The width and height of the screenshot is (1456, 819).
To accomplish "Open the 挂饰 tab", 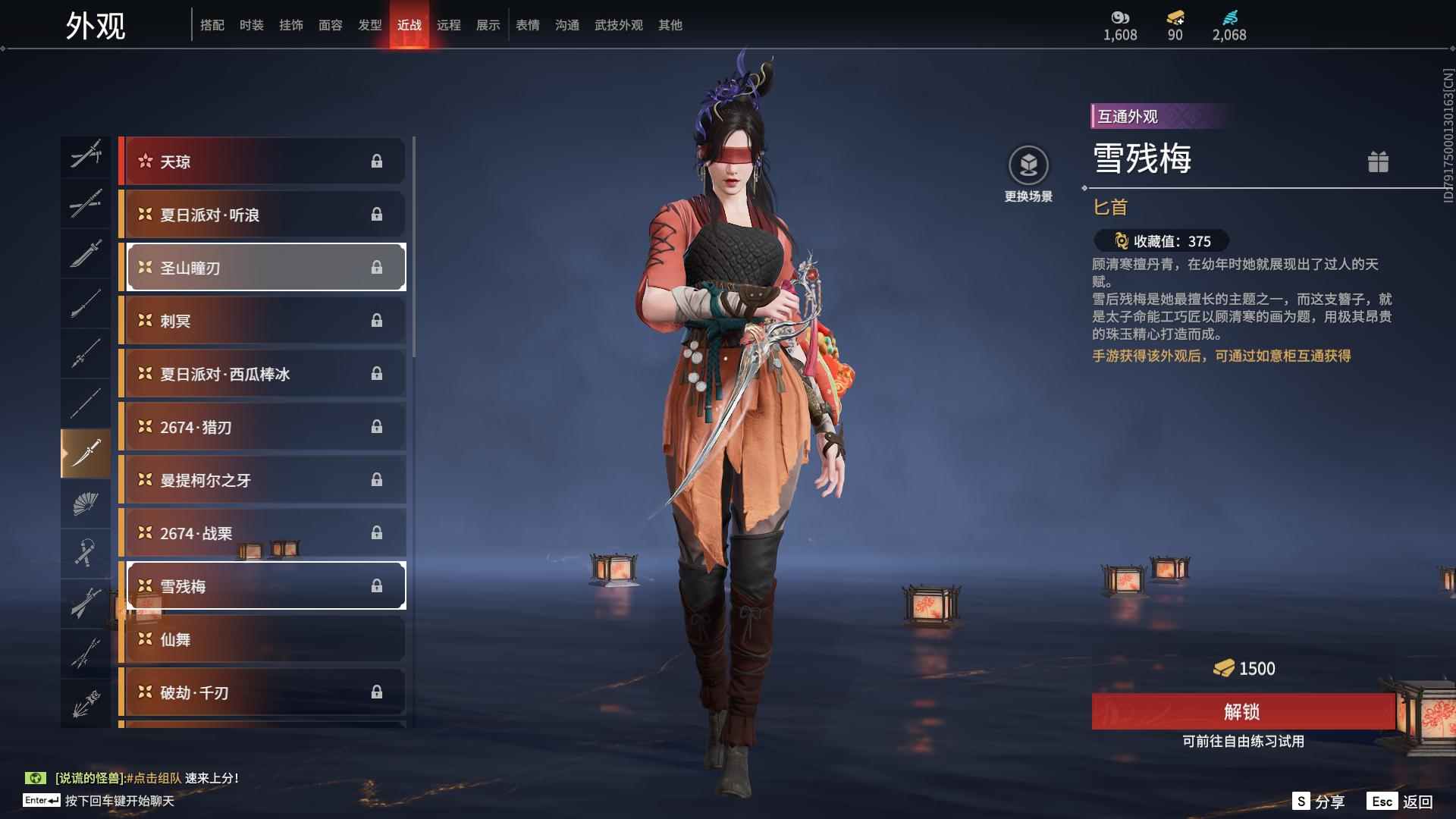I will [x=290, y=25].
